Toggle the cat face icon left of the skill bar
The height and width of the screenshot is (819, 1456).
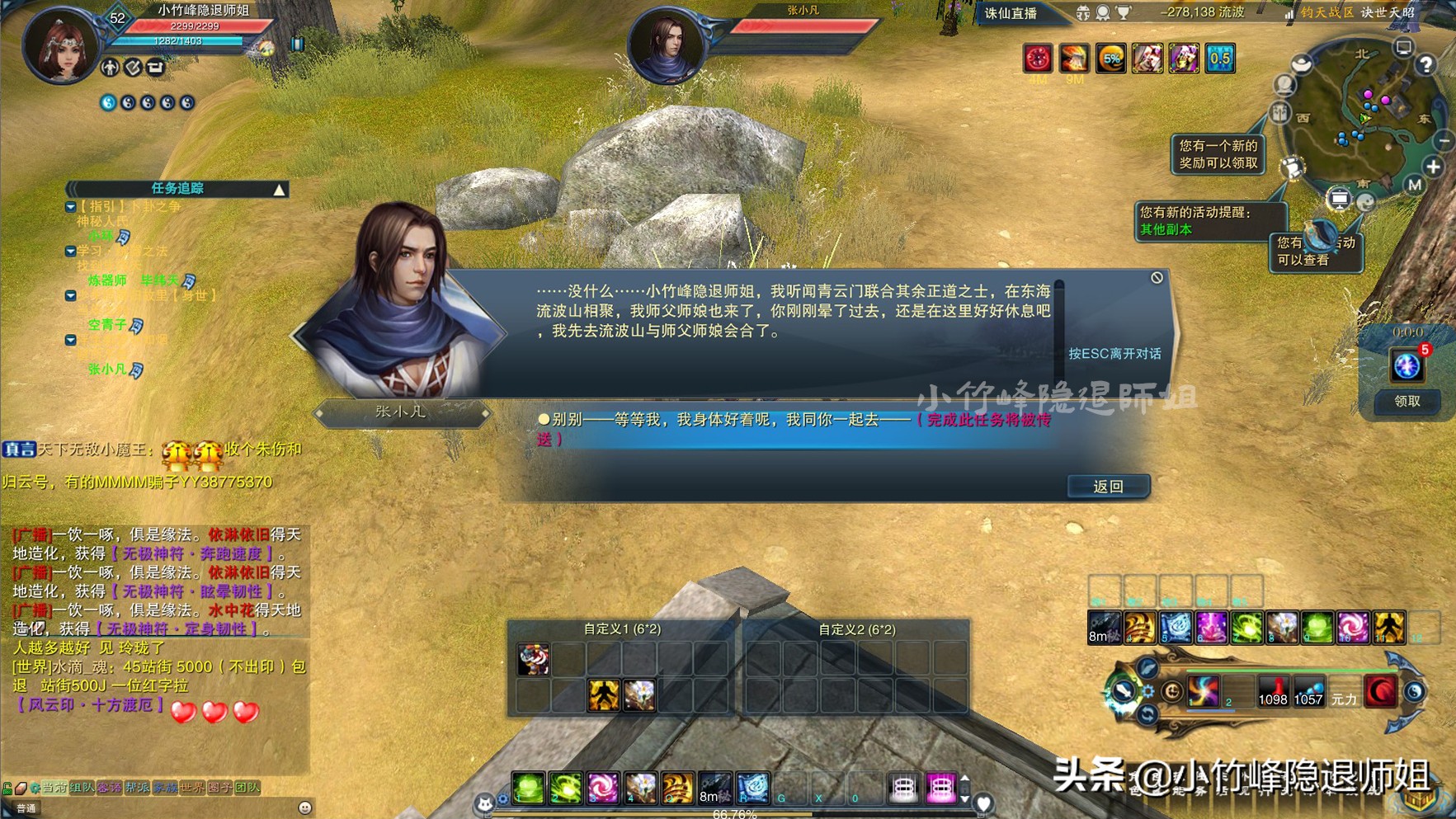487,803
